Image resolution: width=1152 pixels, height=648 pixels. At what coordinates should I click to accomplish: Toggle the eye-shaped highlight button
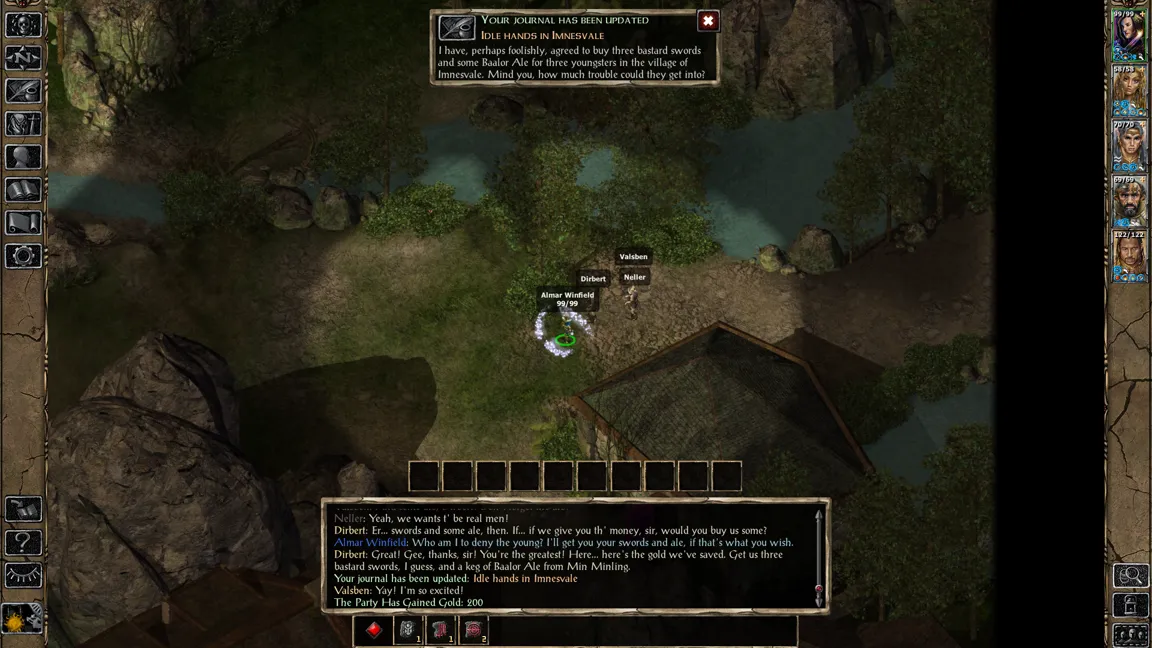[23, 576]
